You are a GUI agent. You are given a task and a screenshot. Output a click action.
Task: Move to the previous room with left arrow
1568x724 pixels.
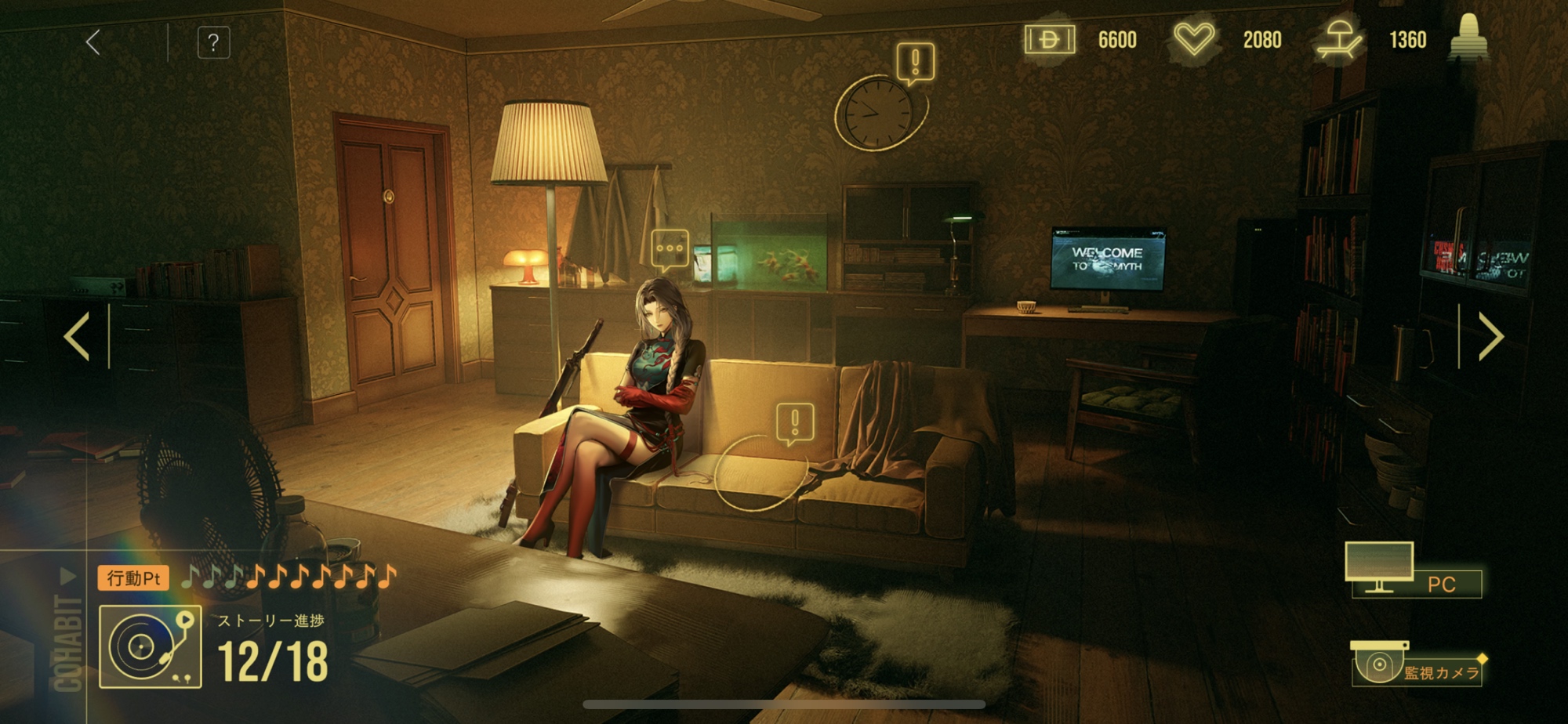(x=77, y=336)
